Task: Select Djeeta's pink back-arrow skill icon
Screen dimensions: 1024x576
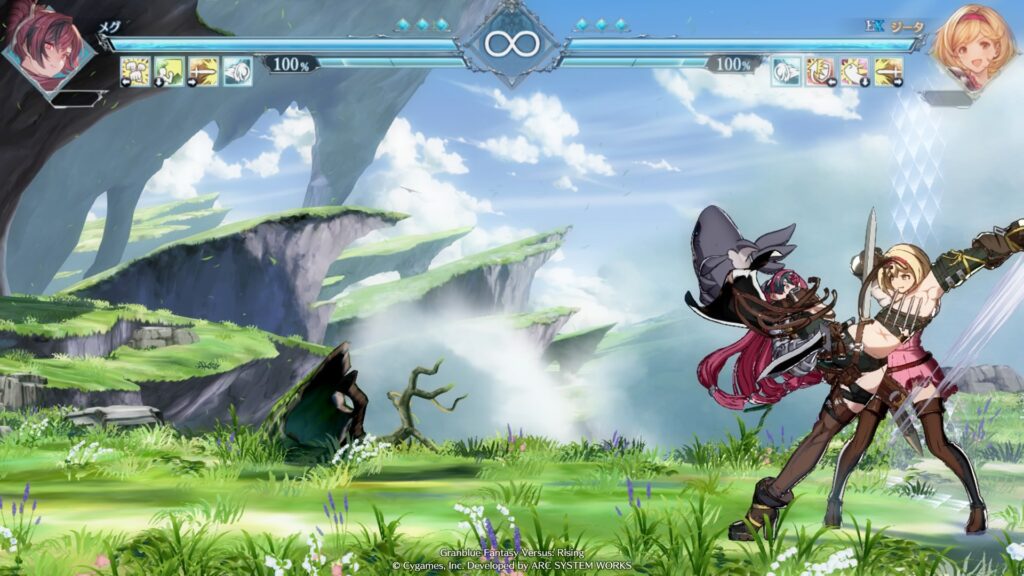Action: pos(820,71)
